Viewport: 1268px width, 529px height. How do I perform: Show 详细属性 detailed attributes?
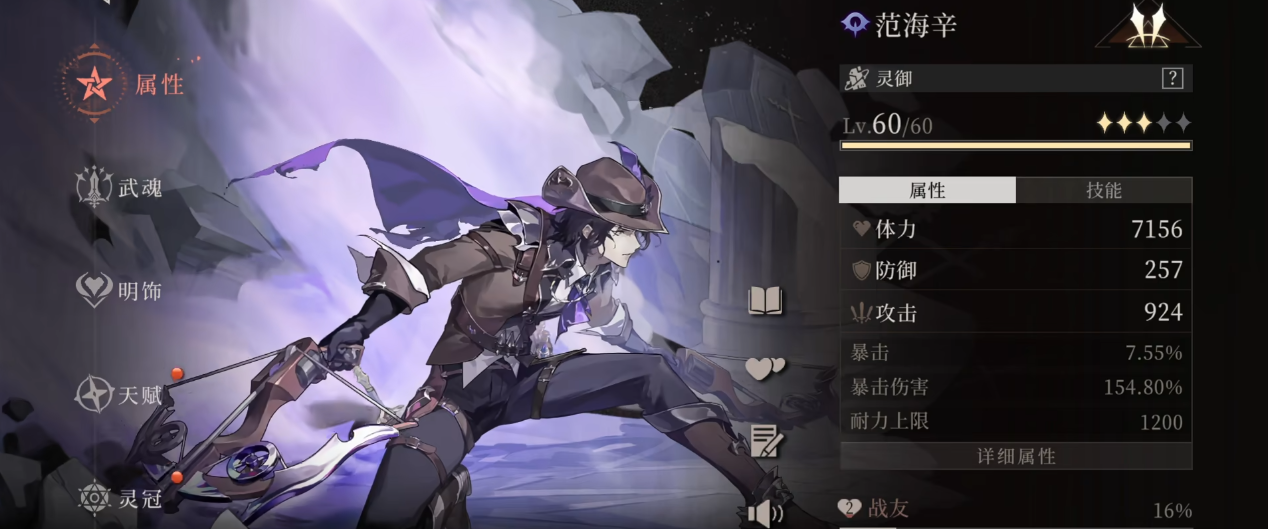[1015, 456]
